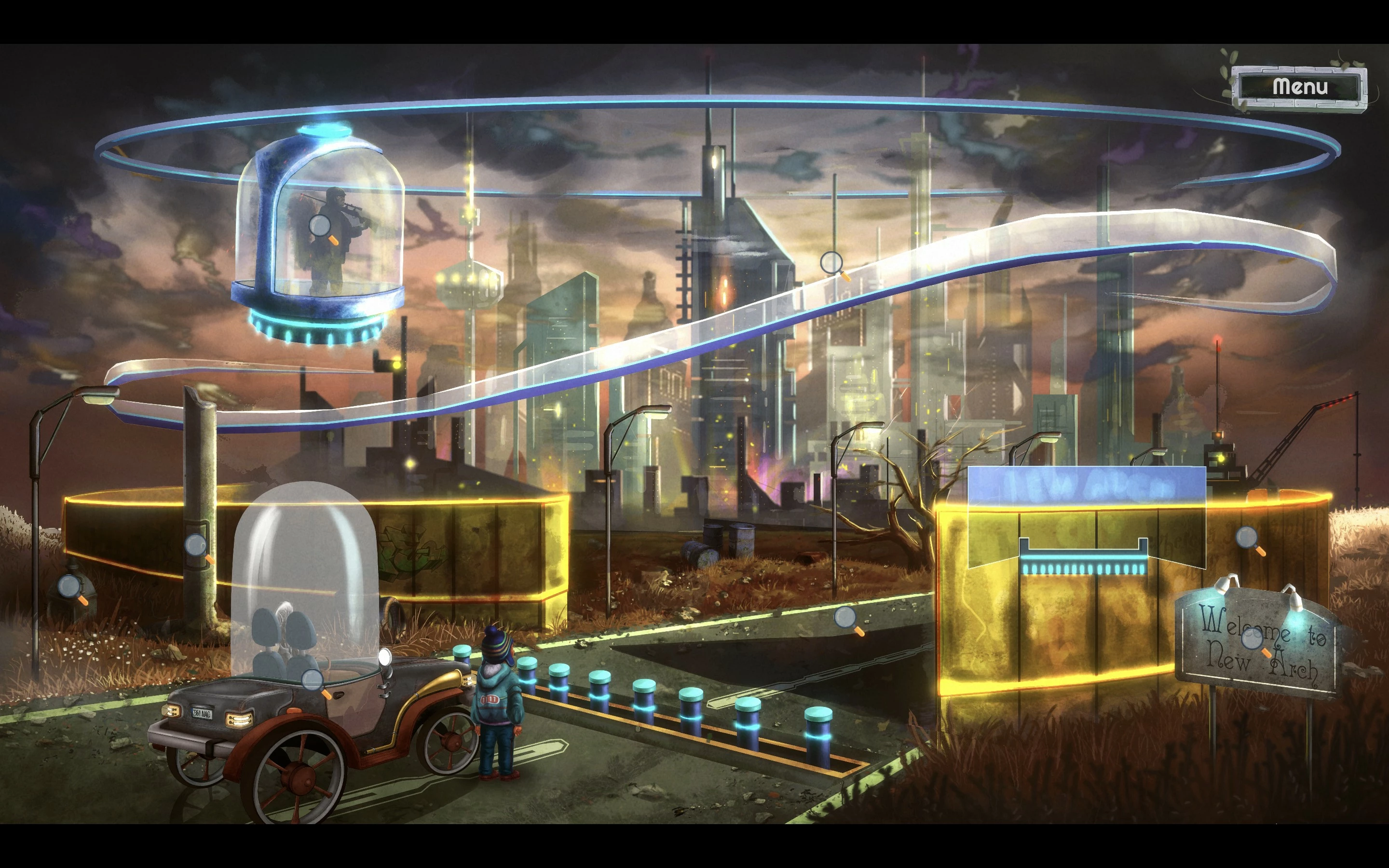Inspect the magnifier hotspot on the transparent skyway
The width and height of the screenshot is (1389, 868).
coord(832,263)
